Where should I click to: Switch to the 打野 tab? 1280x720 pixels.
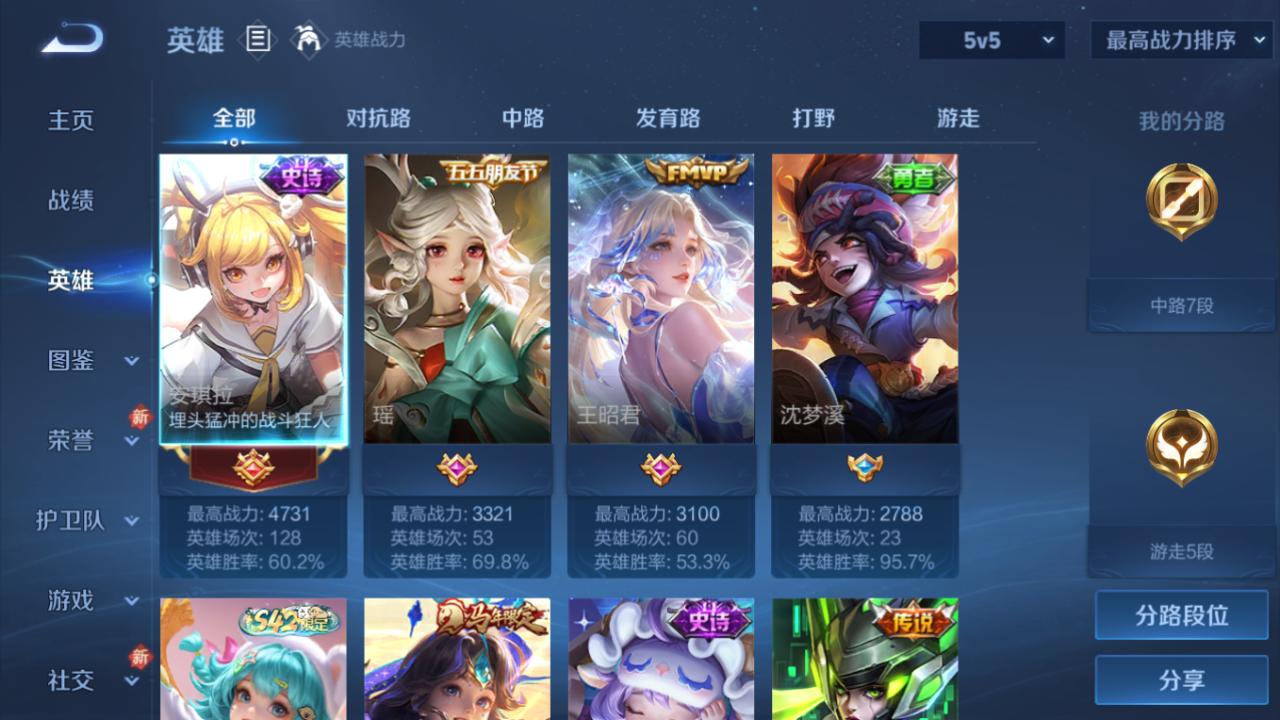coord(815,118)
